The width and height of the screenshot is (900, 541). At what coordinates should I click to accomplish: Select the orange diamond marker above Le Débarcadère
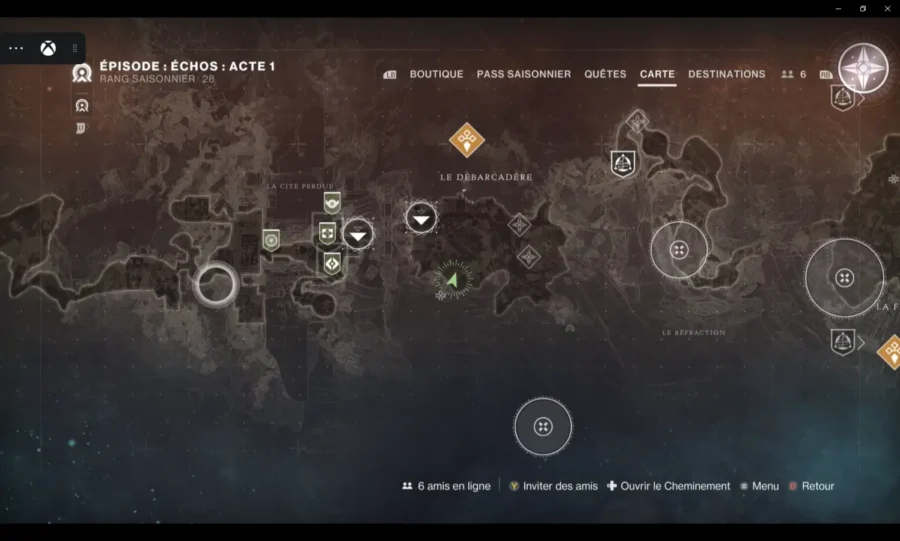coord(466,140)
